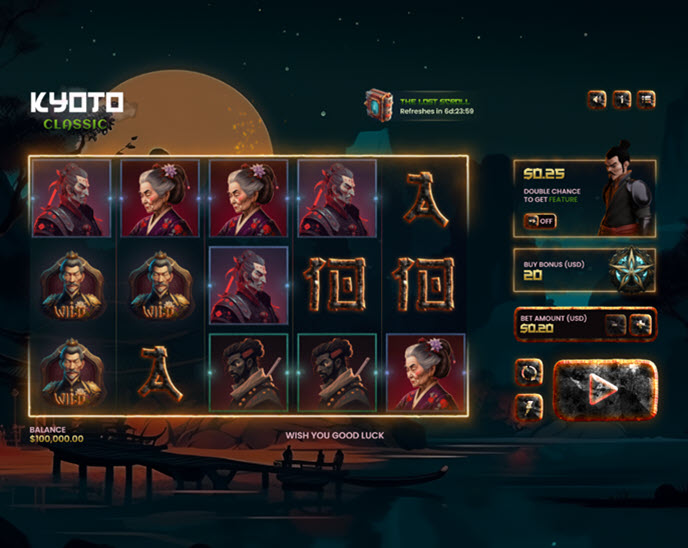Image resolution: width=688 pixels, height=548 pixels.
Task: Mute the sound with the speaker icon
Action: pyautogui.click(x=597, y=99)
